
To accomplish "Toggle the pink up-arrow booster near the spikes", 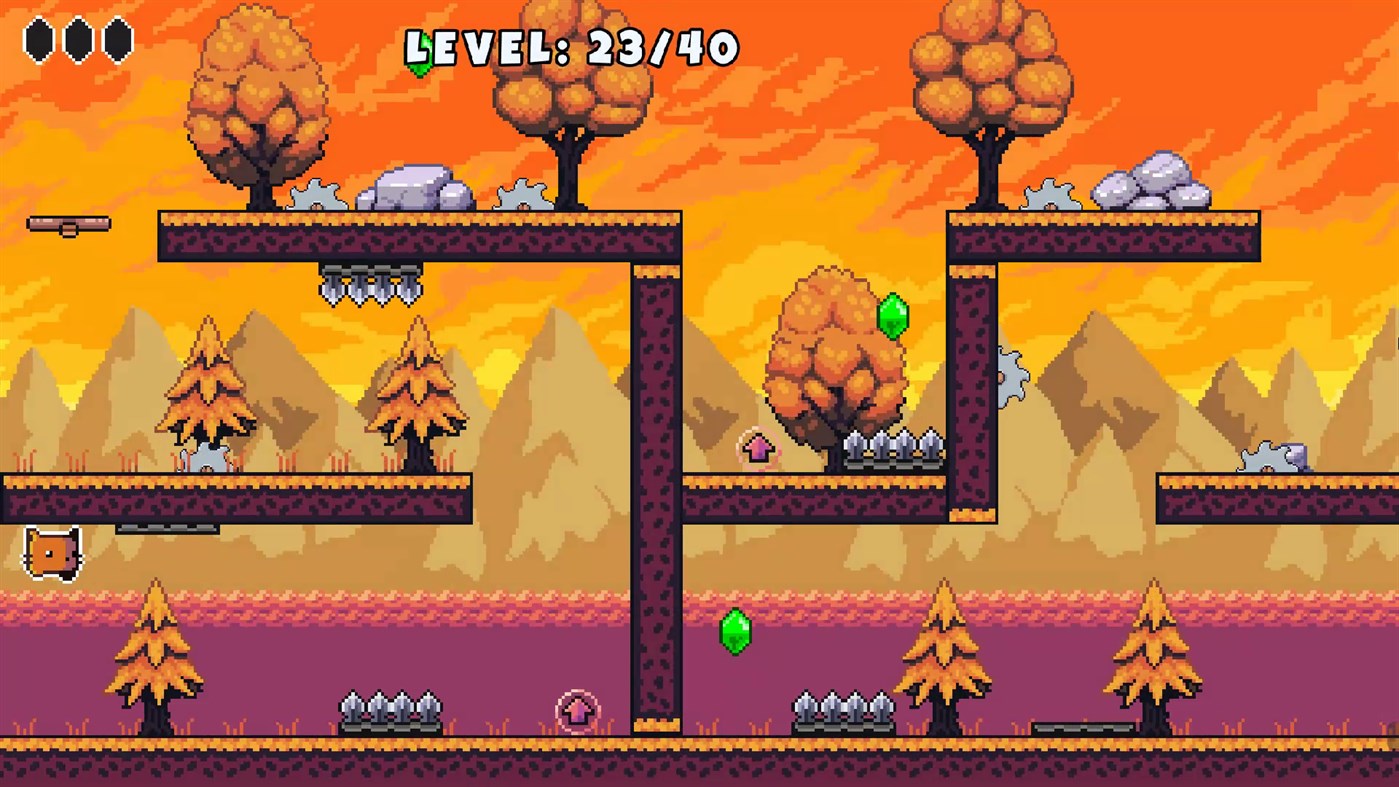I will pos(758,449).
